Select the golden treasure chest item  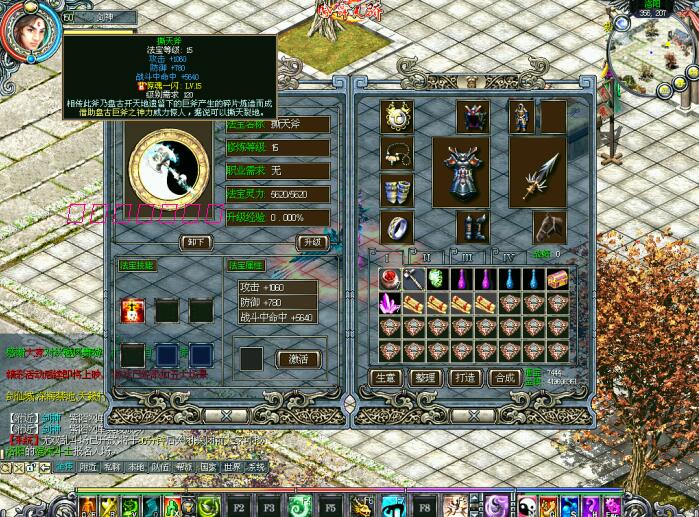tap(557, 279)
